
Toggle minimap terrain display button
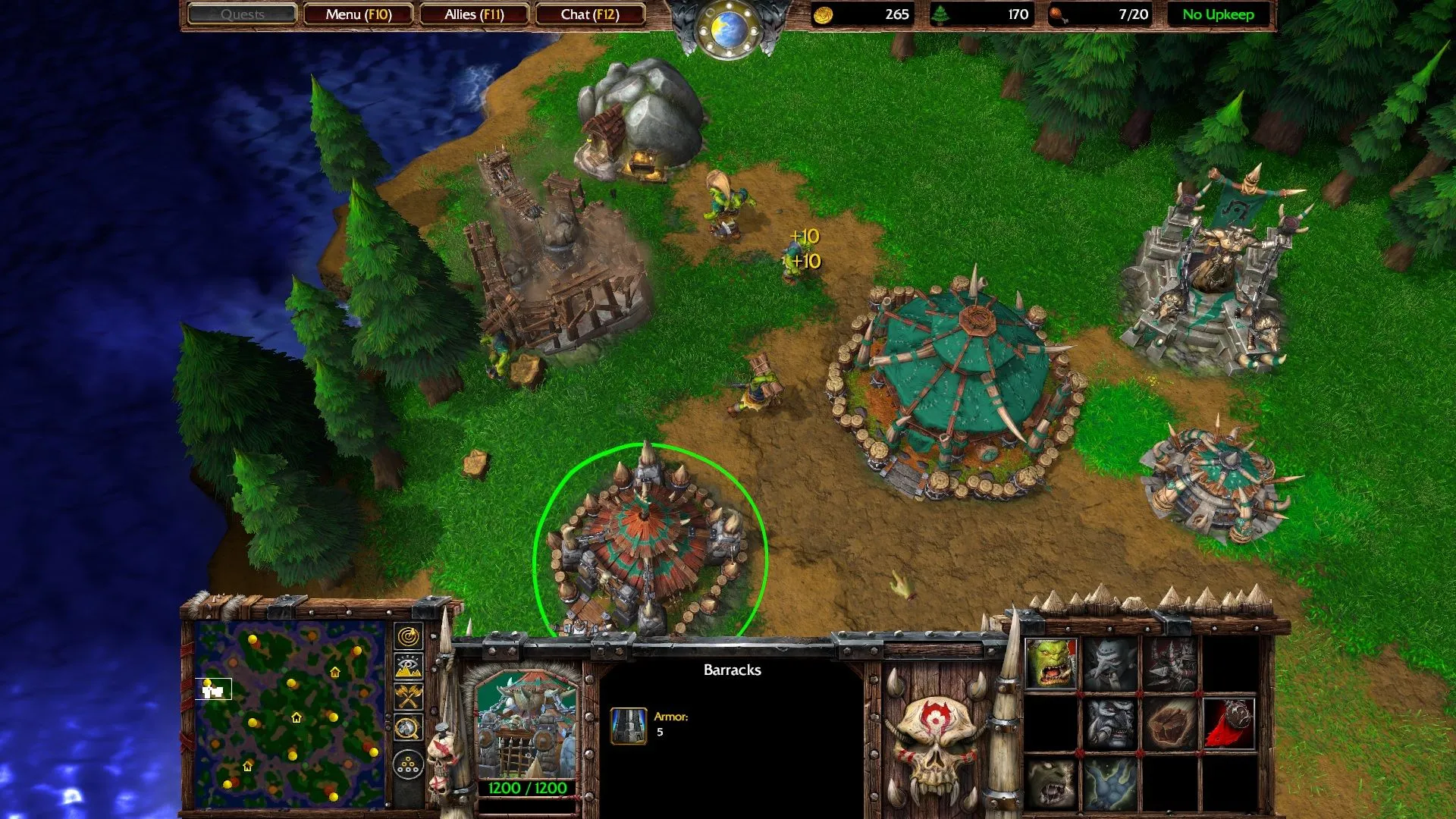[x=408, y=667]
